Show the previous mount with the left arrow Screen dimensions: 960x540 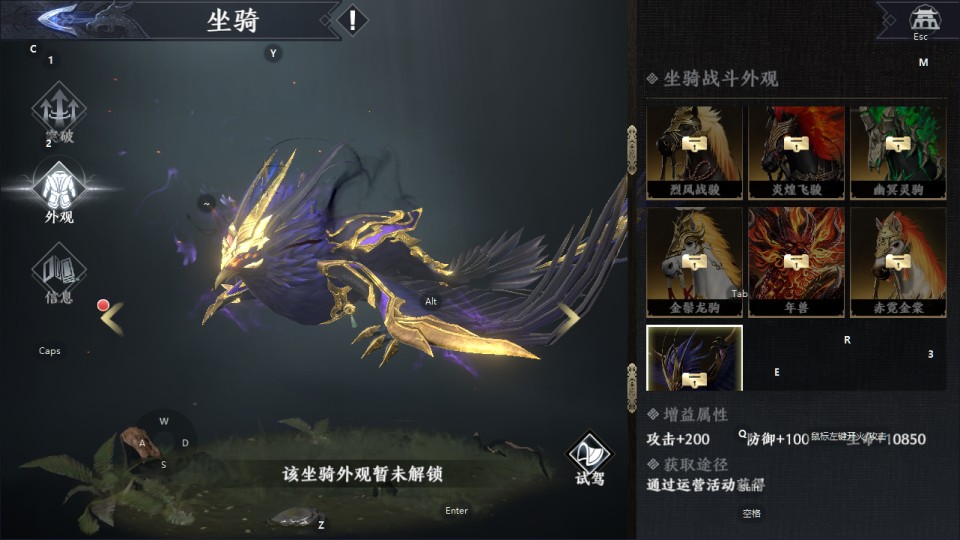(x=112, y=318)
